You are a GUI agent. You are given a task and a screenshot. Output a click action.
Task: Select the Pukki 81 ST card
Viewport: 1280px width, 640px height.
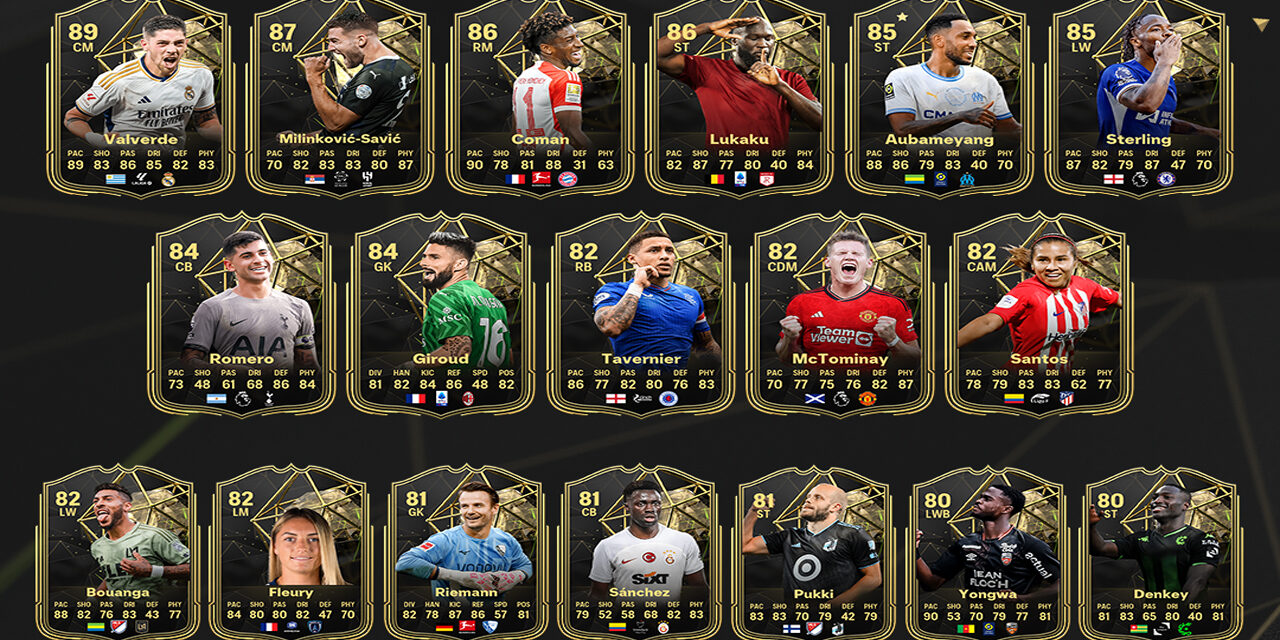pyautogui.click(x=814, y=552)
